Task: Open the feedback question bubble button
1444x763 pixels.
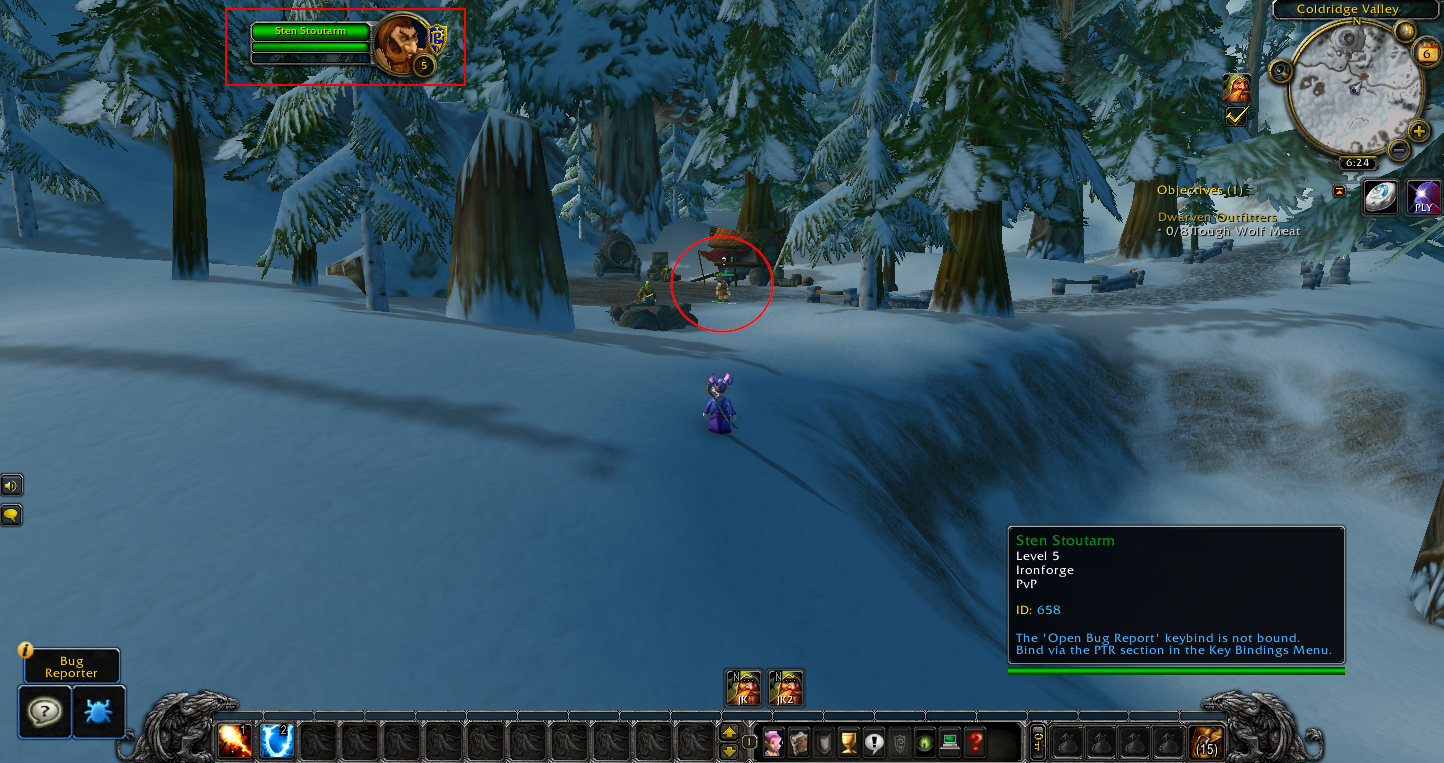Action: [45, 712]
